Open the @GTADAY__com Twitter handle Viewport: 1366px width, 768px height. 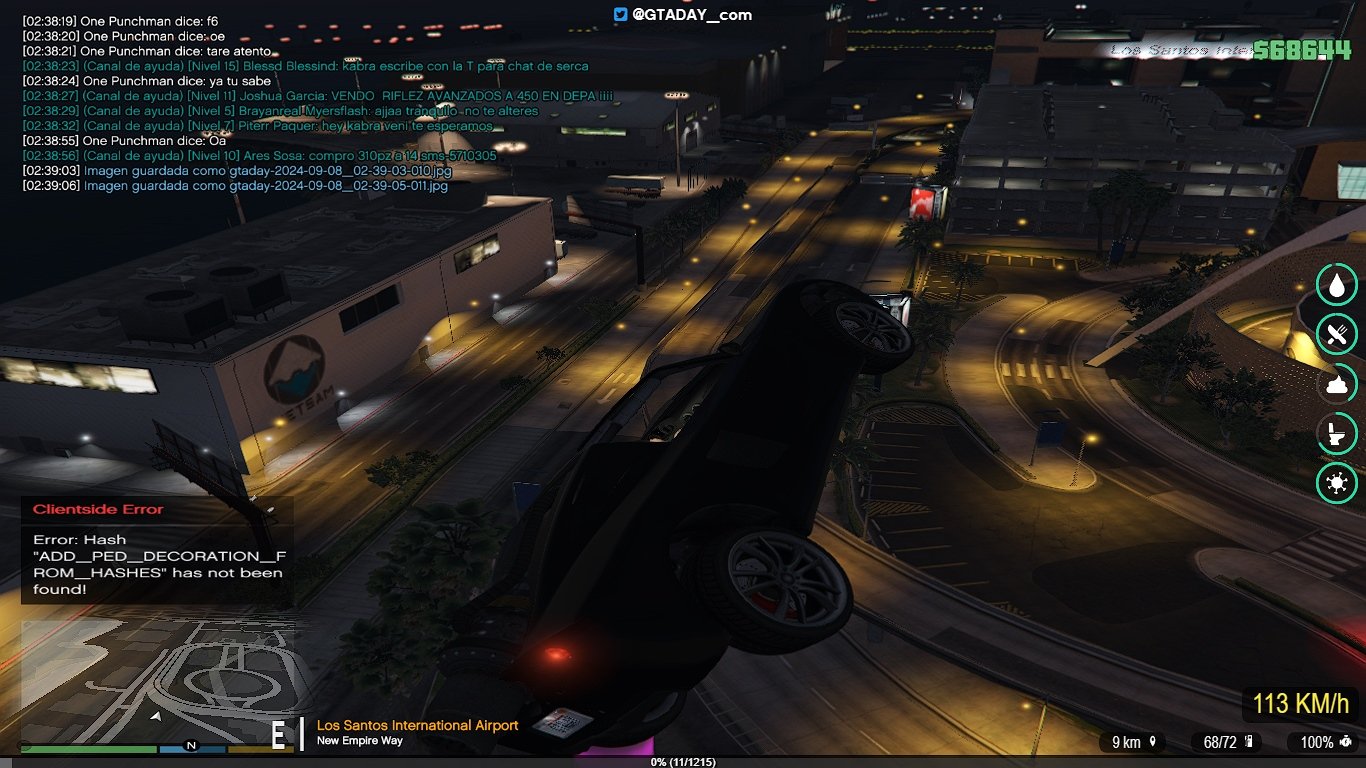point(683,15)
